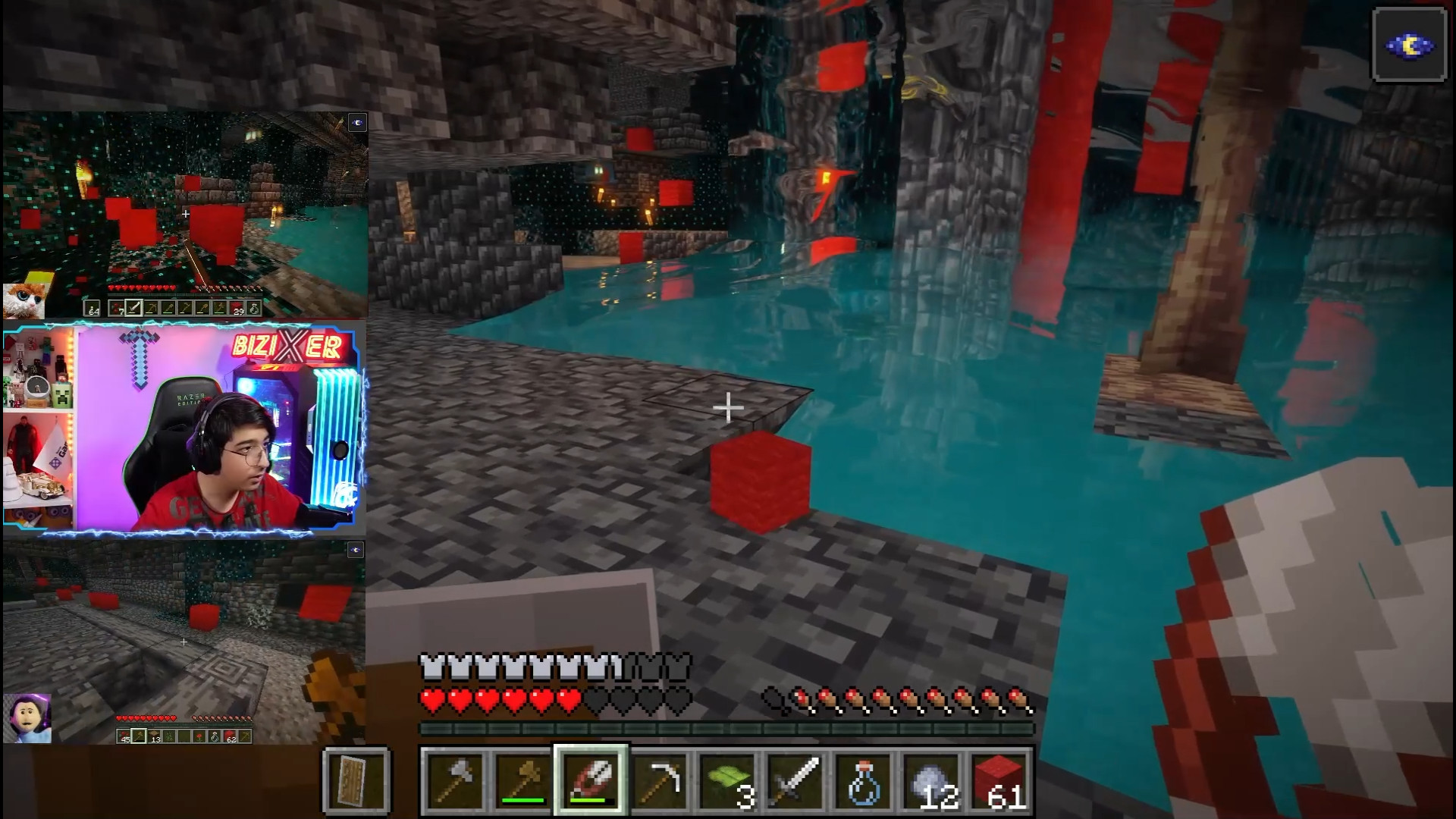Select the golden axe hotbar slot
Viewport: 1456px width, 819px height.
522,780
